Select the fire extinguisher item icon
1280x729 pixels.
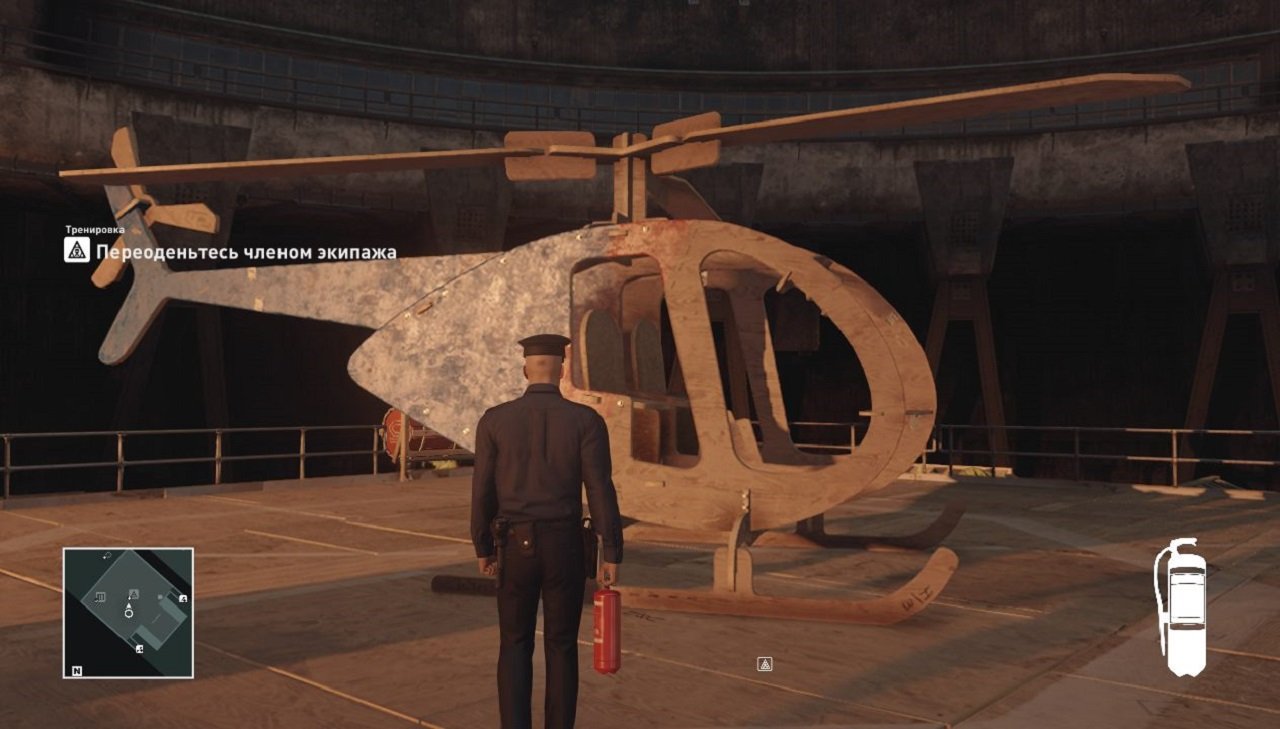(1181, 606)
